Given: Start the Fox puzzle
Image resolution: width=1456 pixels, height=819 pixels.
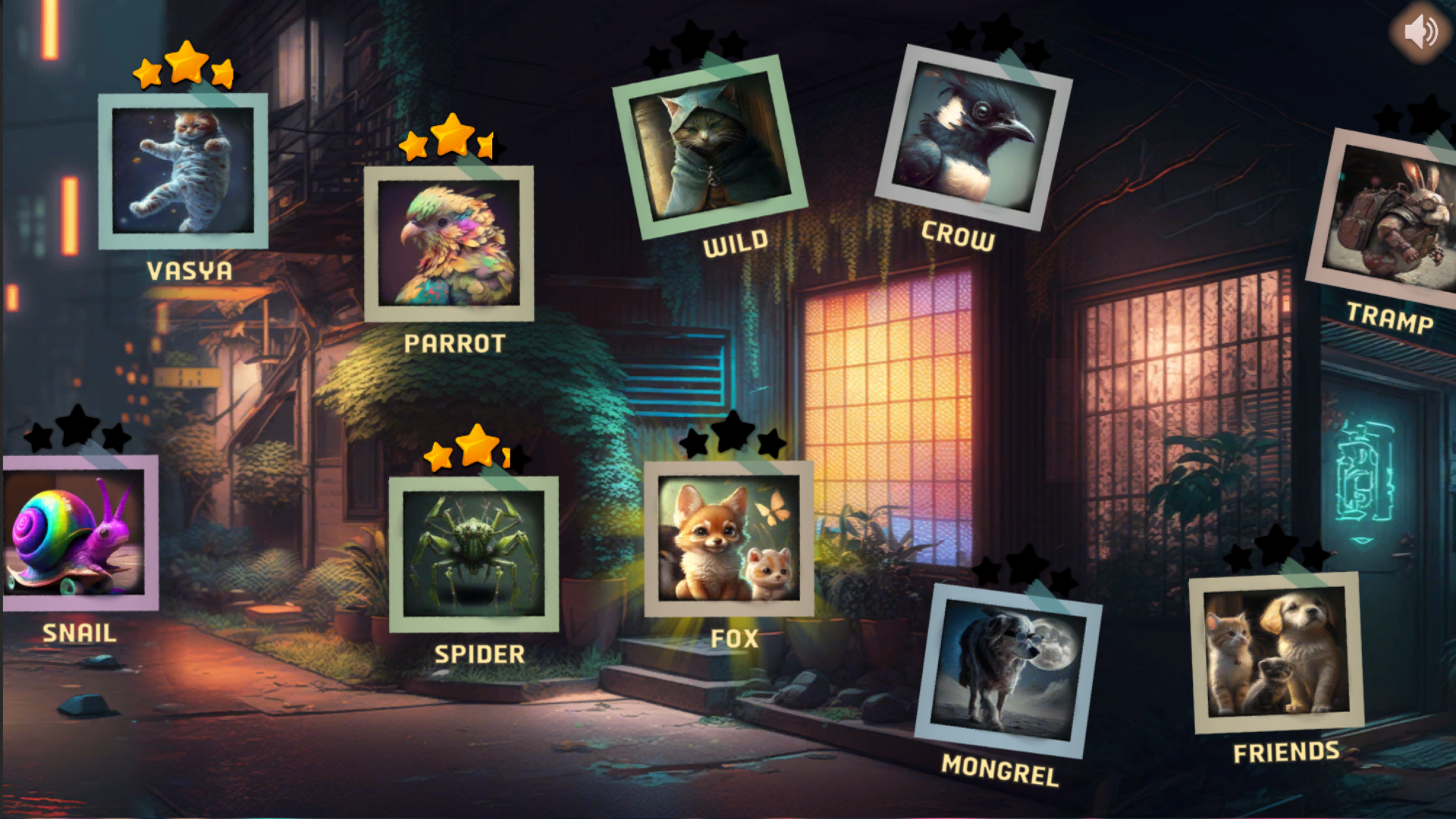Looking at the screenshot, I should [729, 538].
